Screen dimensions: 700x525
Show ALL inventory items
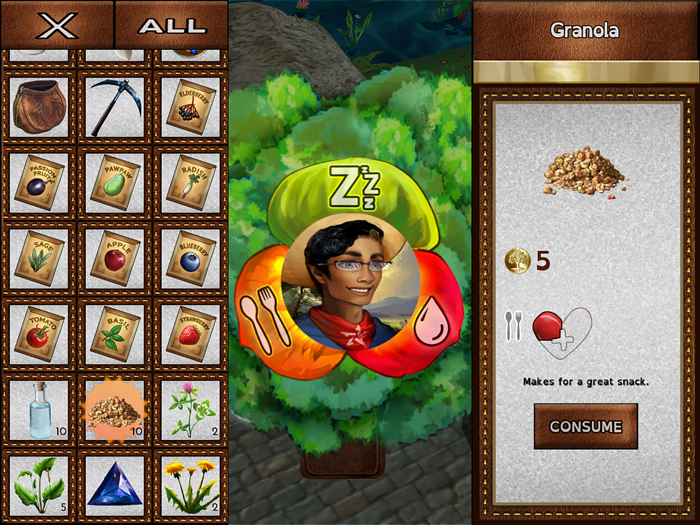pos(171,26)
